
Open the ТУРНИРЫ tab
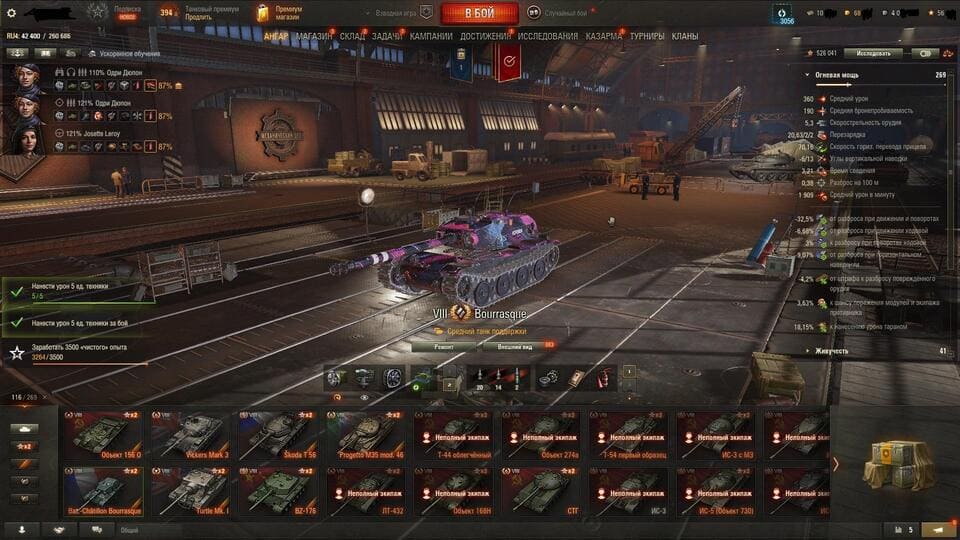pos(647,37)
